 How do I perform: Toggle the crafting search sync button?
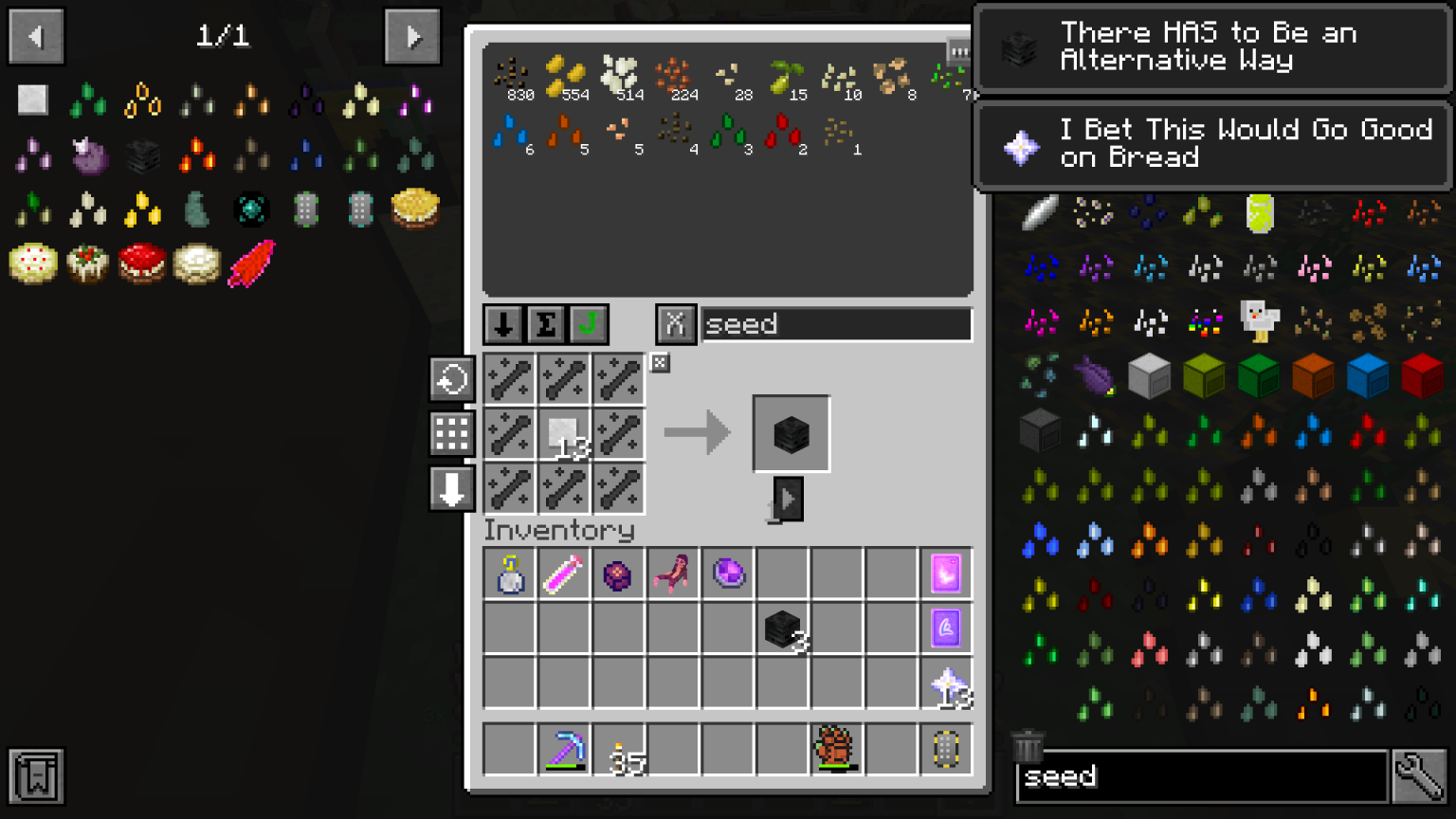[677, 323]
